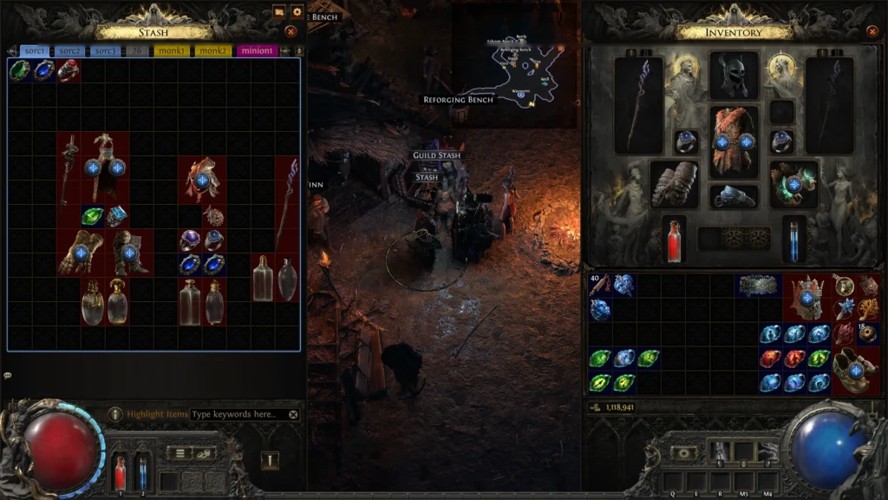This screenshot has width=888, height=500.
Task: Select the equipped gloves slot
Action: click(x=674, y=184)
